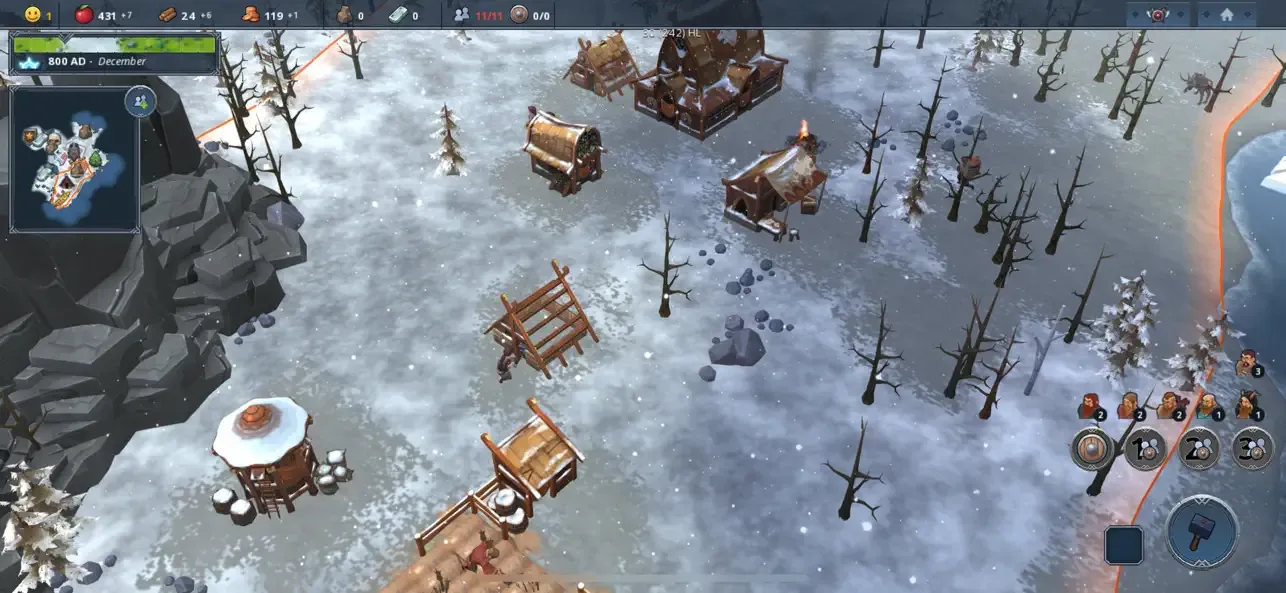This screenshot has height=593, width=1286.
Task: Open the 800 AD December calendar panel
Action: pos(113,53)
